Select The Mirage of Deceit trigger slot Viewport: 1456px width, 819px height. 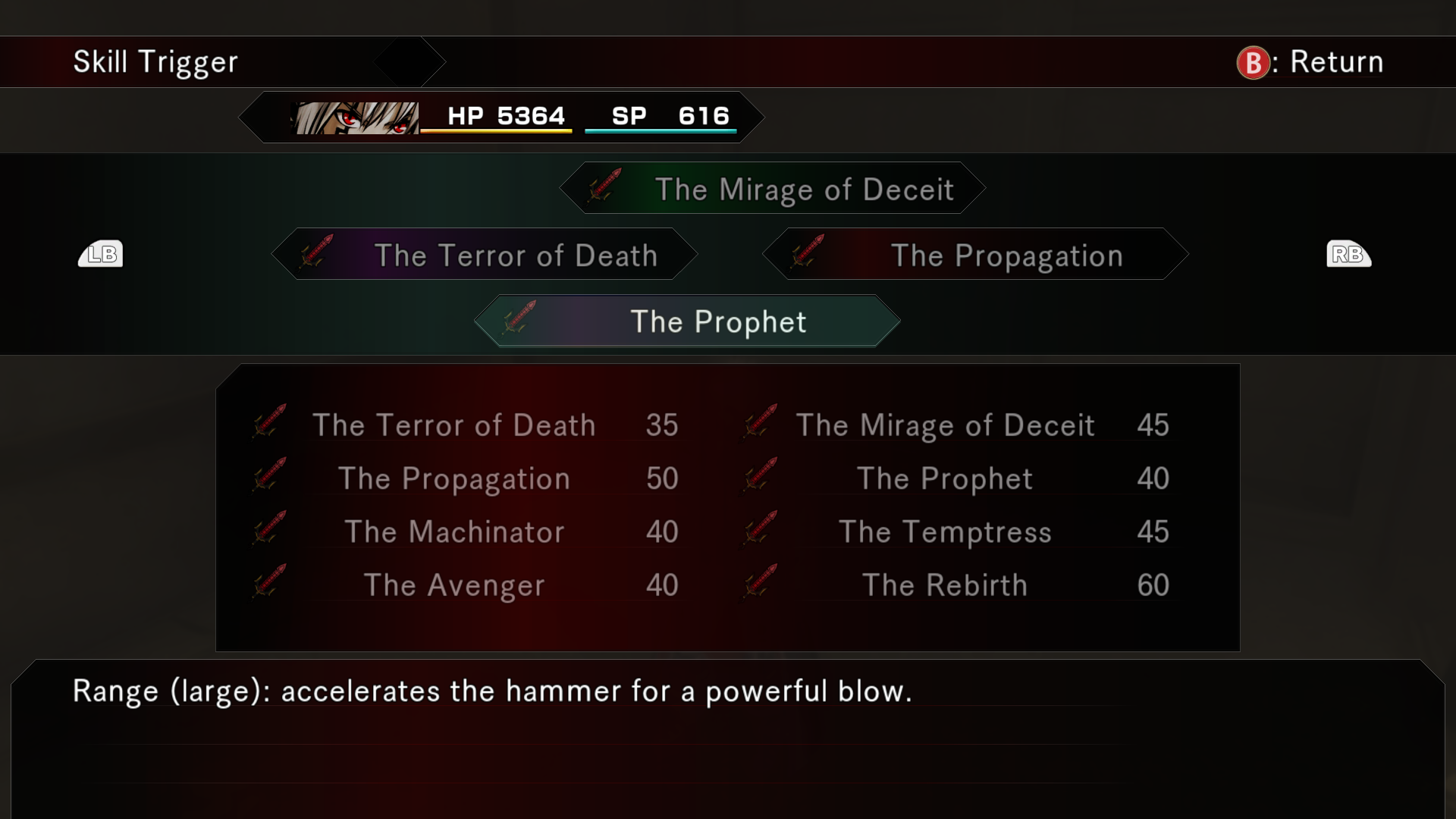772,189
